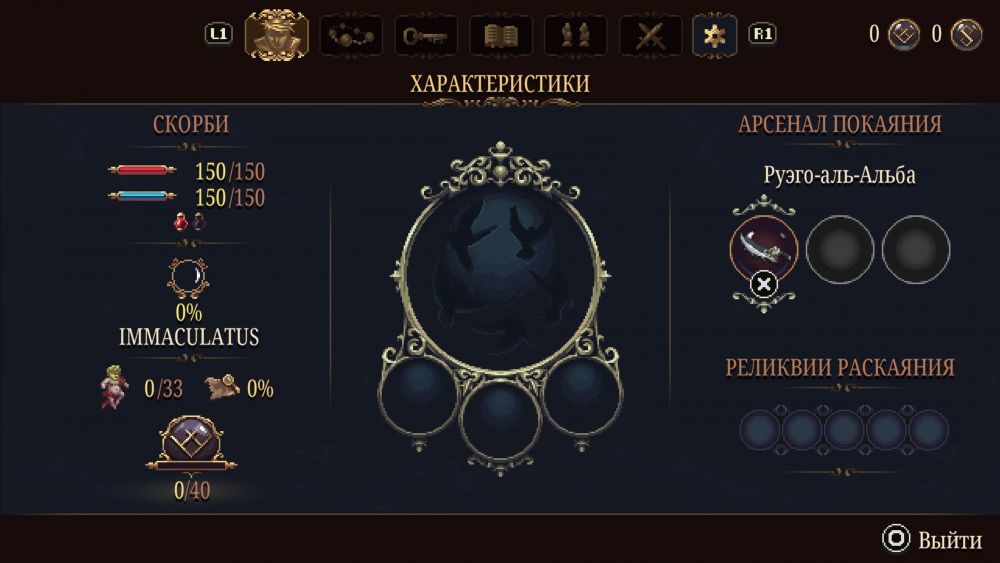
Task: Click the map completion scroll icon
Action: pos(222,387)
